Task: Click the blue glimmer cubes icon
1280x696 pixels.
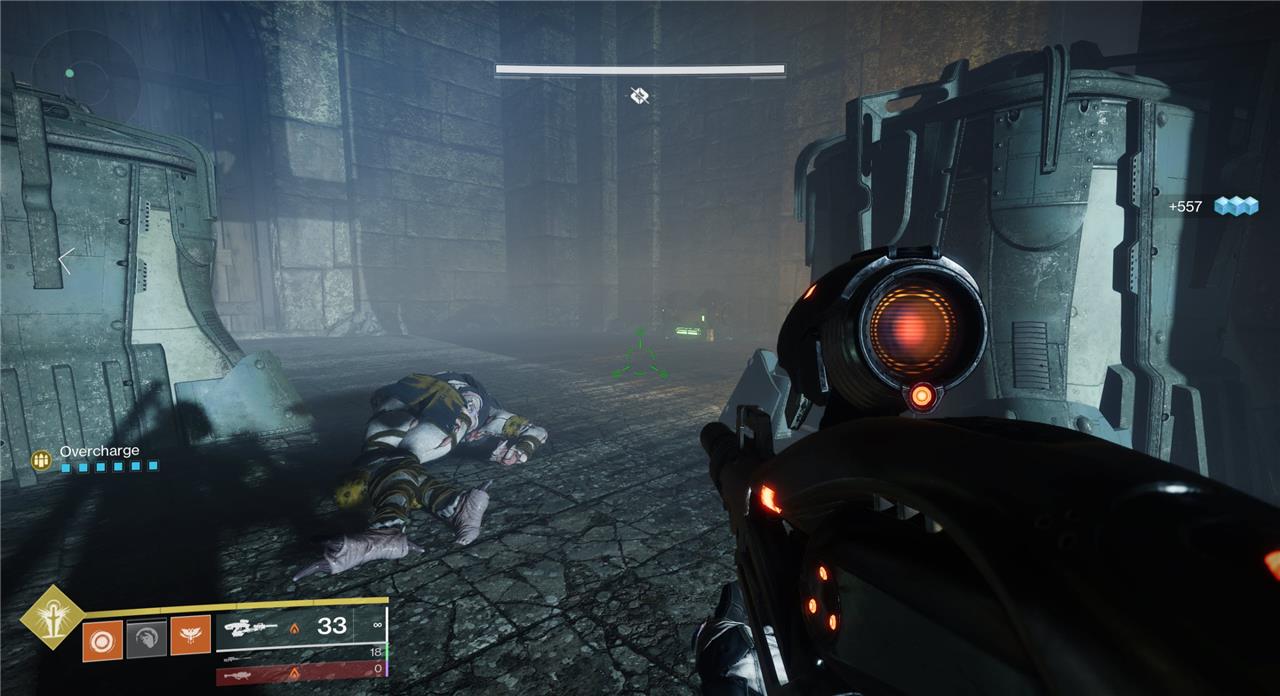Action: [1234, 206]
